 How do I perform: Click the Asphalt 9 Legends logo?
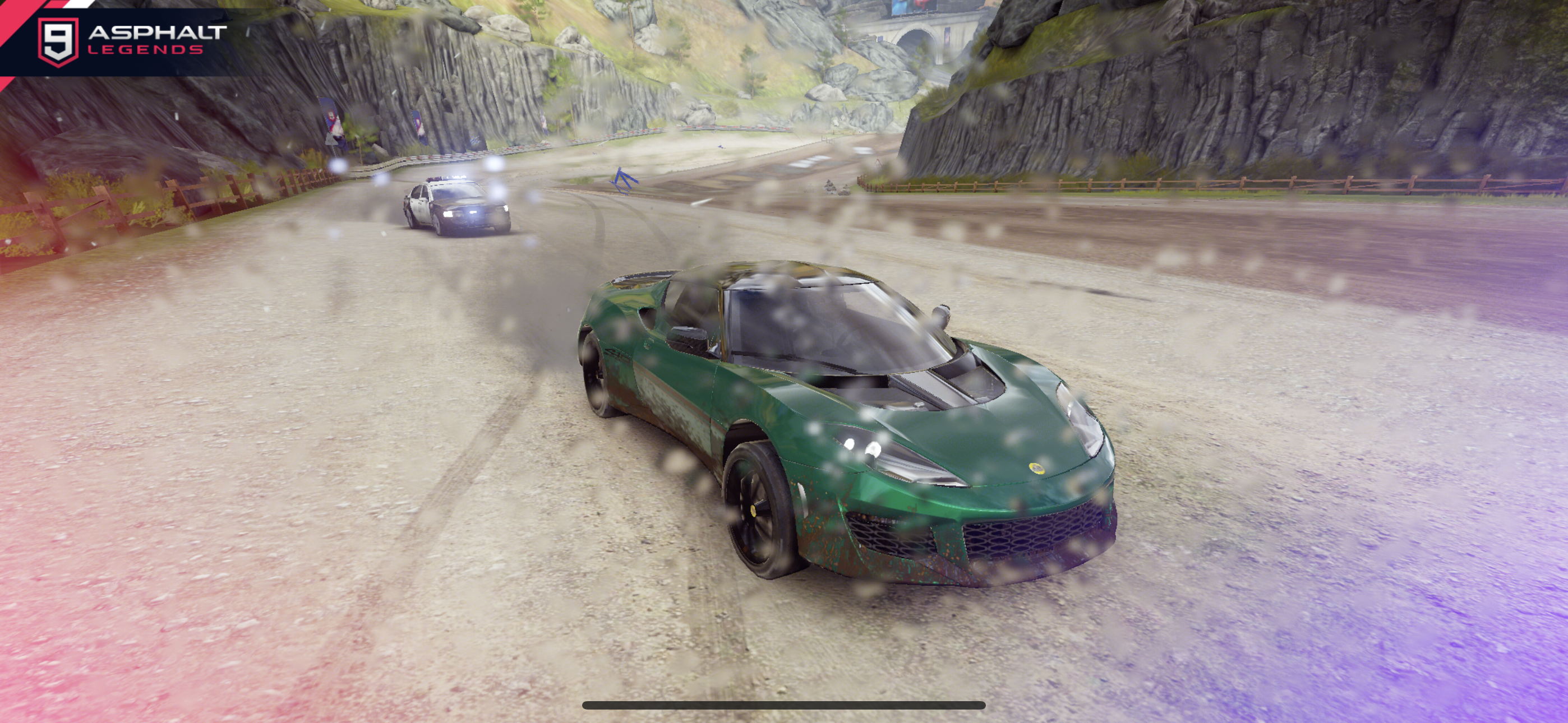tap(131, 40)
